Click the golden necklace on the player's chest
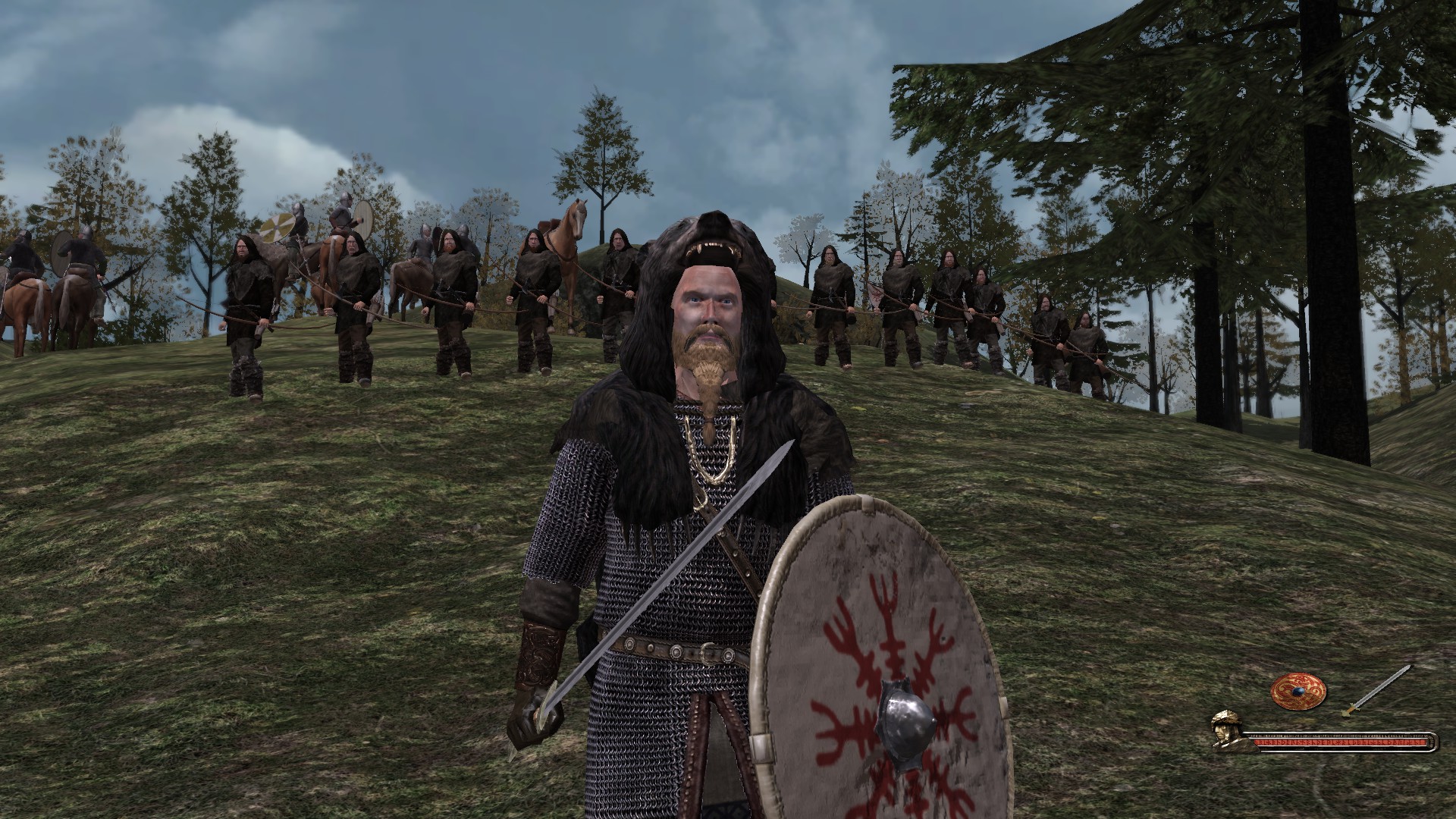The height and width of the screenshot is (819, 1456). [x=711, y=447]
